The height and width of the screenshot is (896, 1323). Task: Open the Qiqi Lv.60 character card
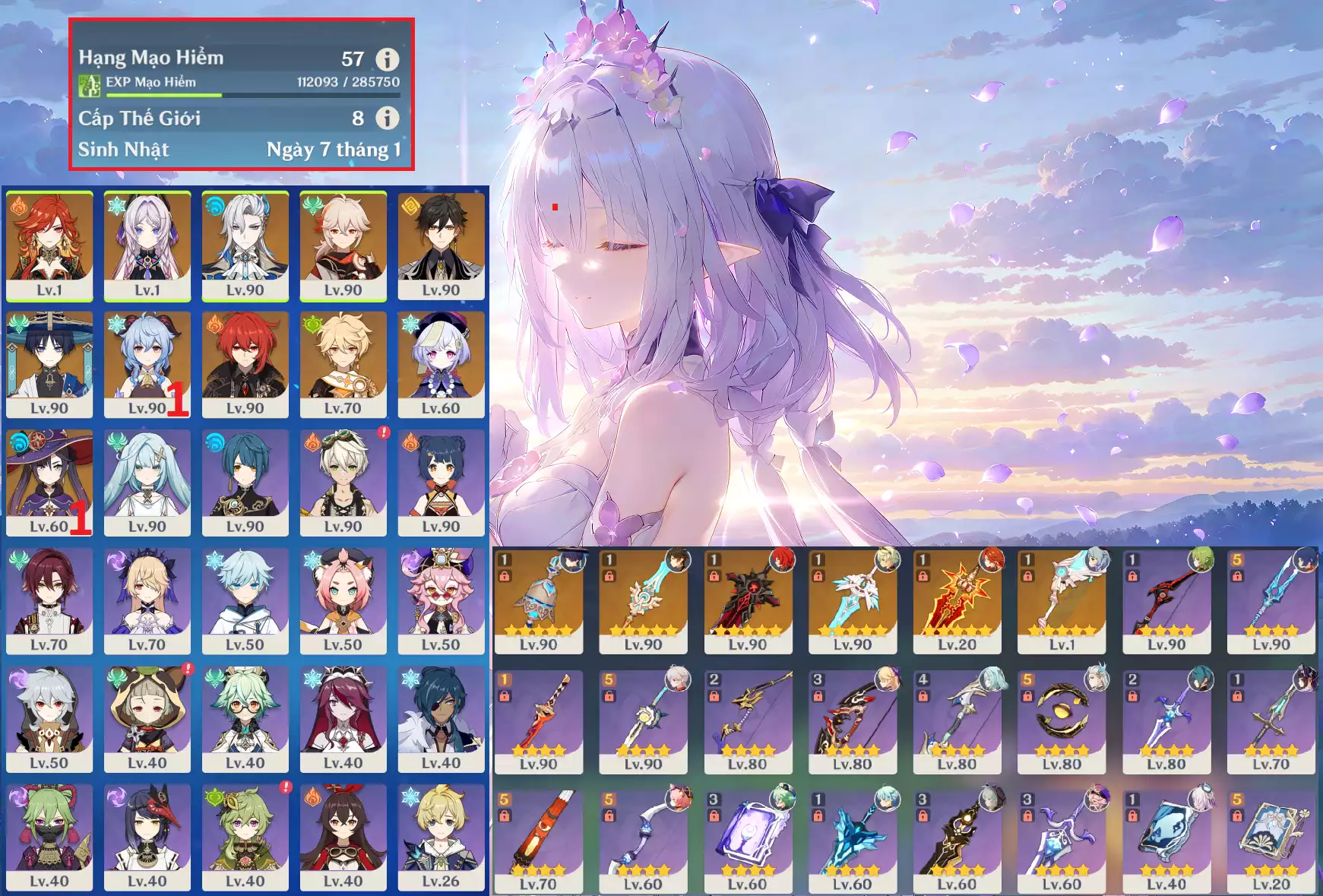pyautogui.click(x=441, y=364)
